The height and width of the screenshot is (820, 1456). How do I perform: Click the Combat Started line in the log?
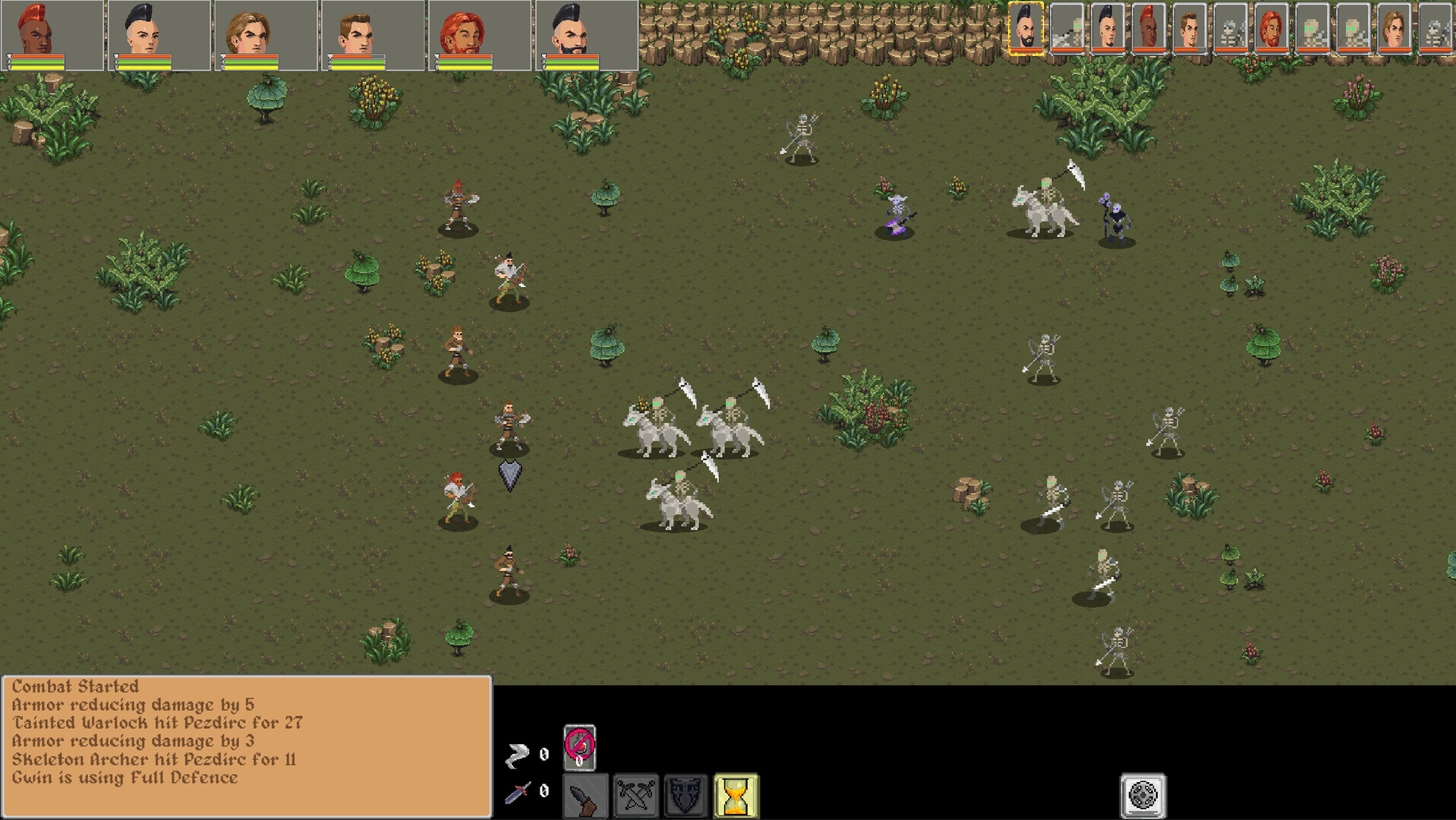coord(74,686)
